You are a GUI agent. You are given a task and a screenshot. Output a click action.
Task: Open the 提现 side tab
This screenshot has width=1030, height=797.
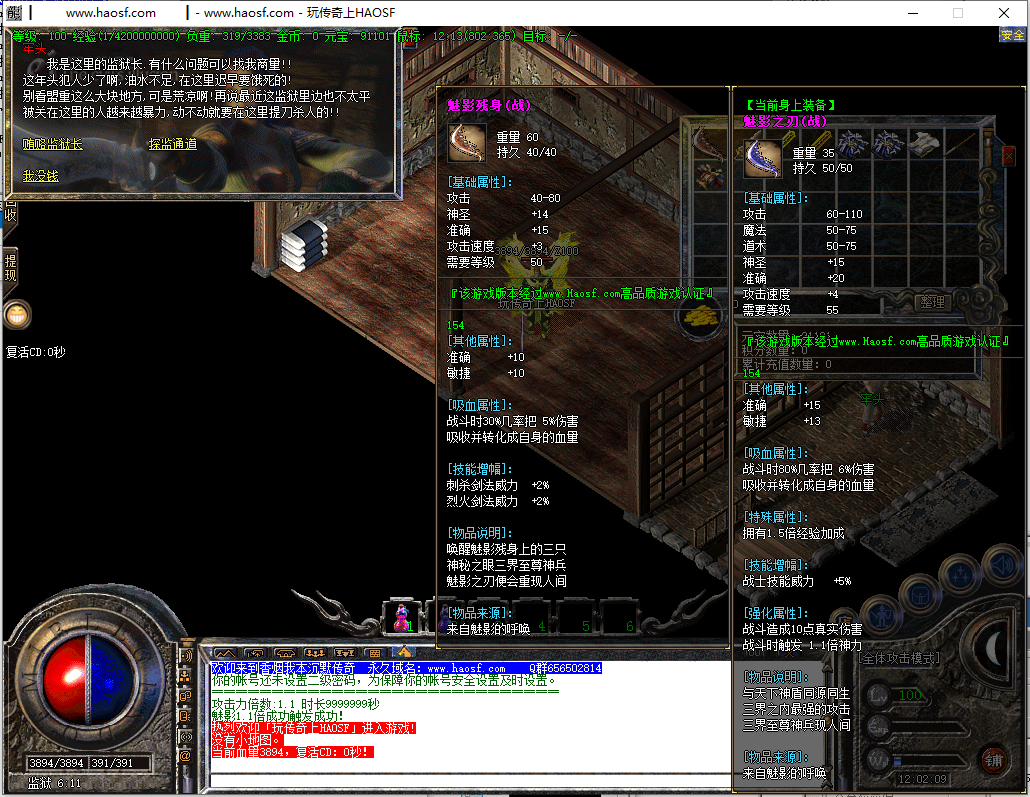click(10, 267)
